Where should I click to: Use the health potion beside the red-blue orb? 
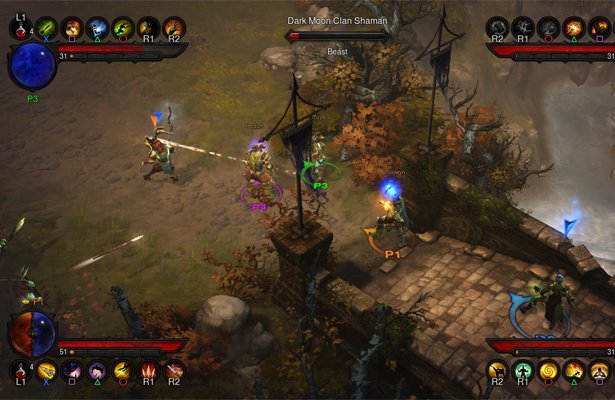tap(21, 372)
